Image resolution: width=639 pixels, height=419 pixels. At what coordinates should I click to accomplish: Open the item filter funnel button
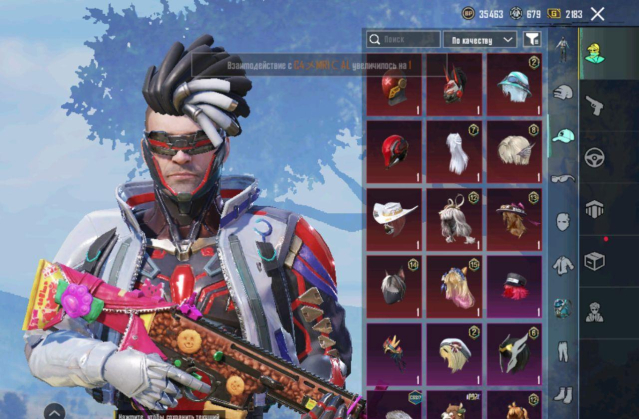click(533, 39)
